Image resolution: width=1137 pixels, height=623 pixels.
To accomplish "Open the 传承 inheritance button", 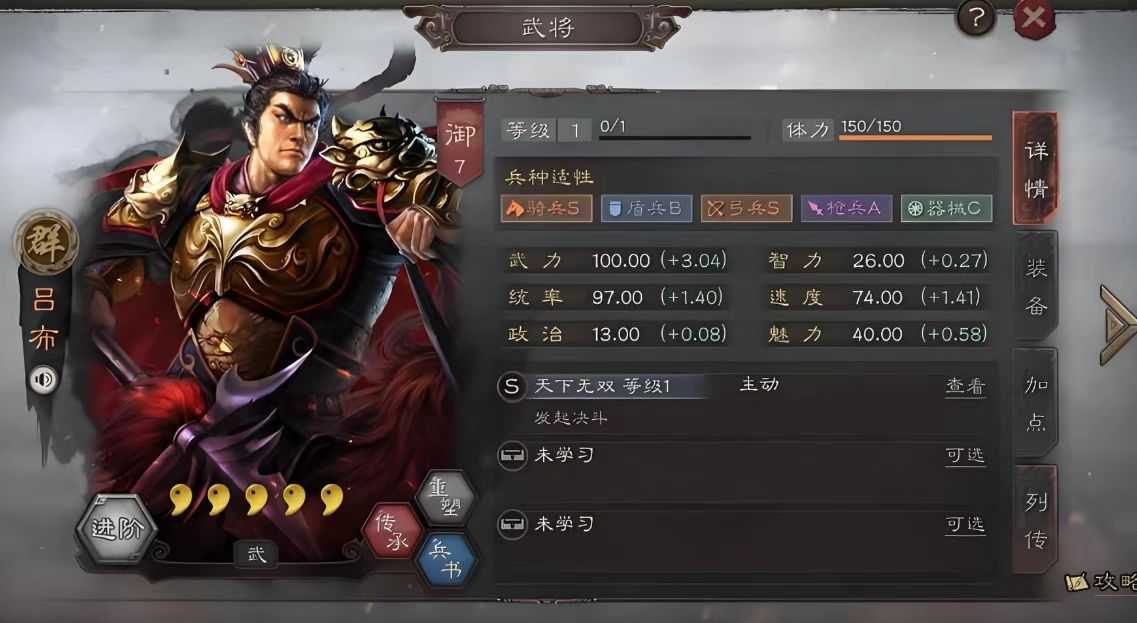I will pyautogui.click(x=392, y=530).
